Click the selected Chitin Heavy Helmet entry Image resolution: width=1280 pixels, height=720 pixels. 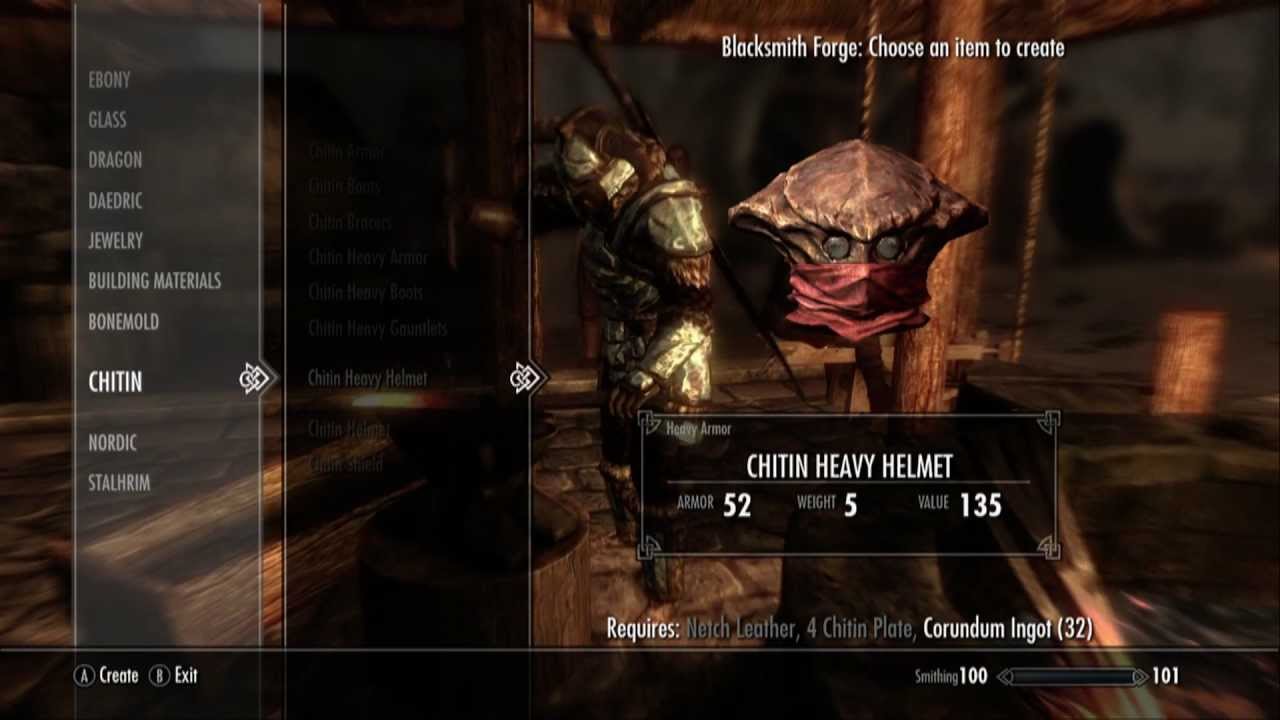pyautogui.click(x=368, y=378)
